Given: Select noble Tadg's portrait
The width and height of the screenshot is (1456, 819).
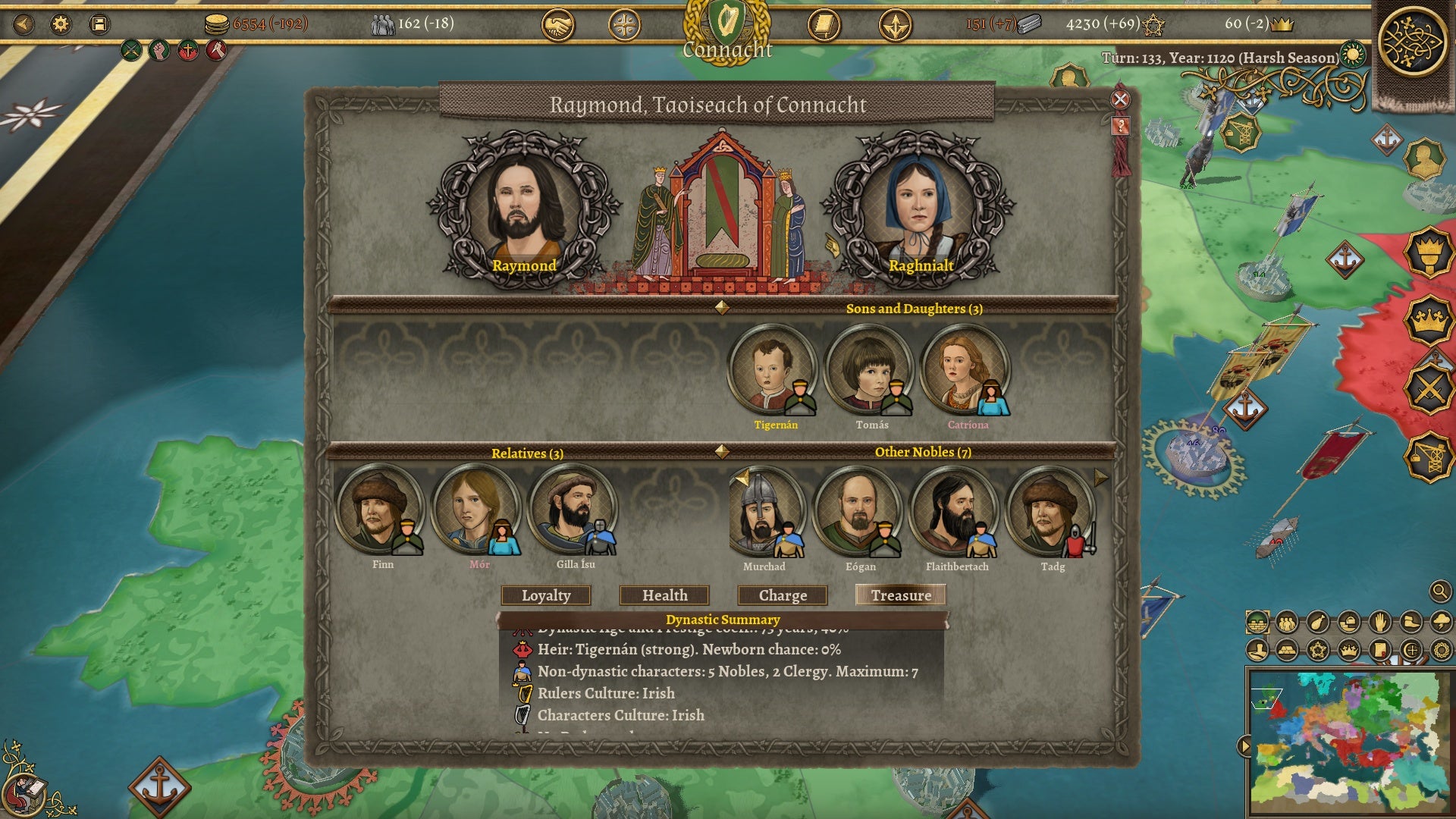Looking at the screenshot, I should [x=1050, y=511].
